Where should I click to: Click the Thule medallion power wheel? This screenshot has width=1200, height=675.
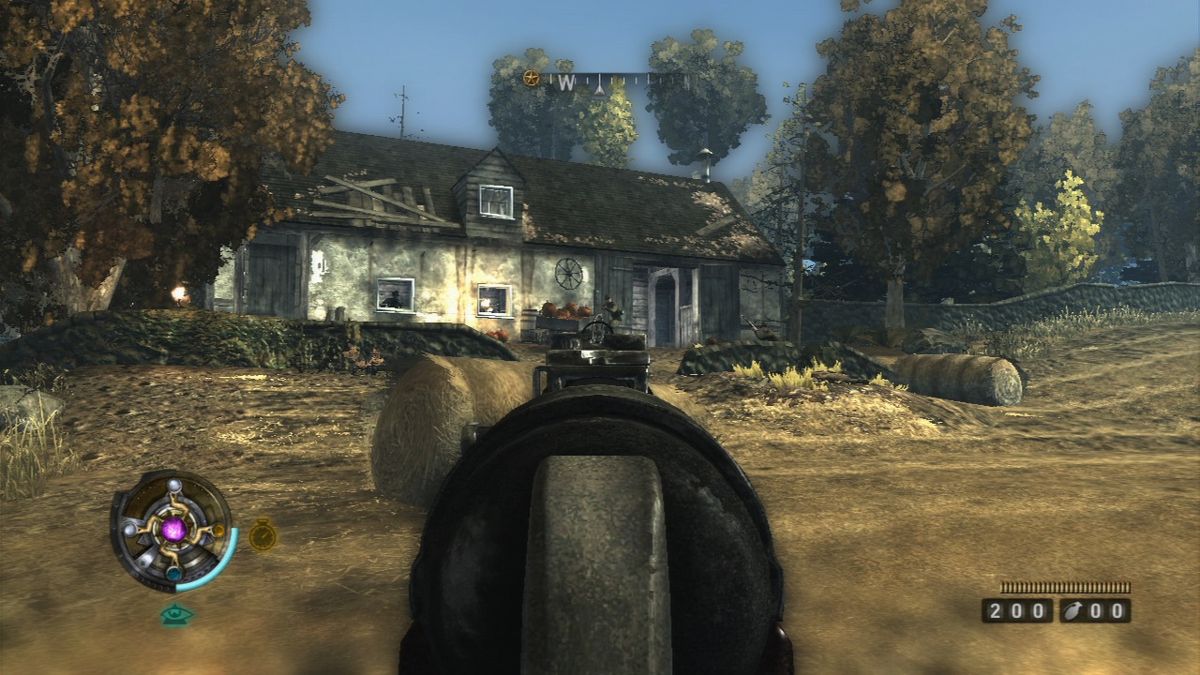coord(172,531)
